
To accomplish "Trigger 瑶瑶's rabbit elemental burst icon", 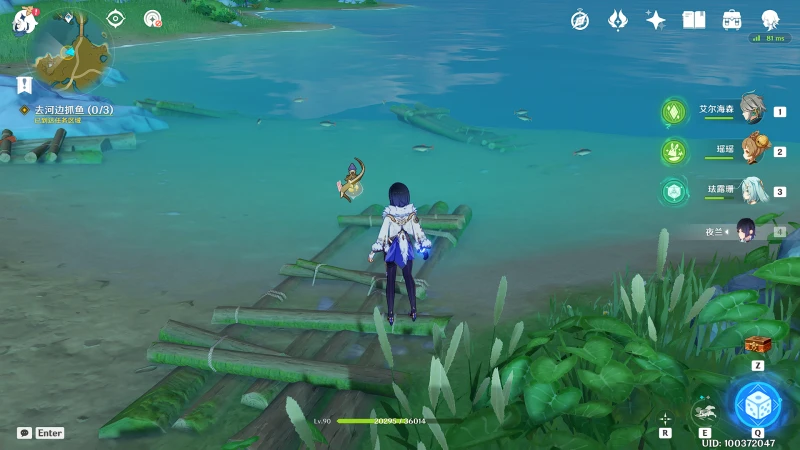I will coord(673,152).
